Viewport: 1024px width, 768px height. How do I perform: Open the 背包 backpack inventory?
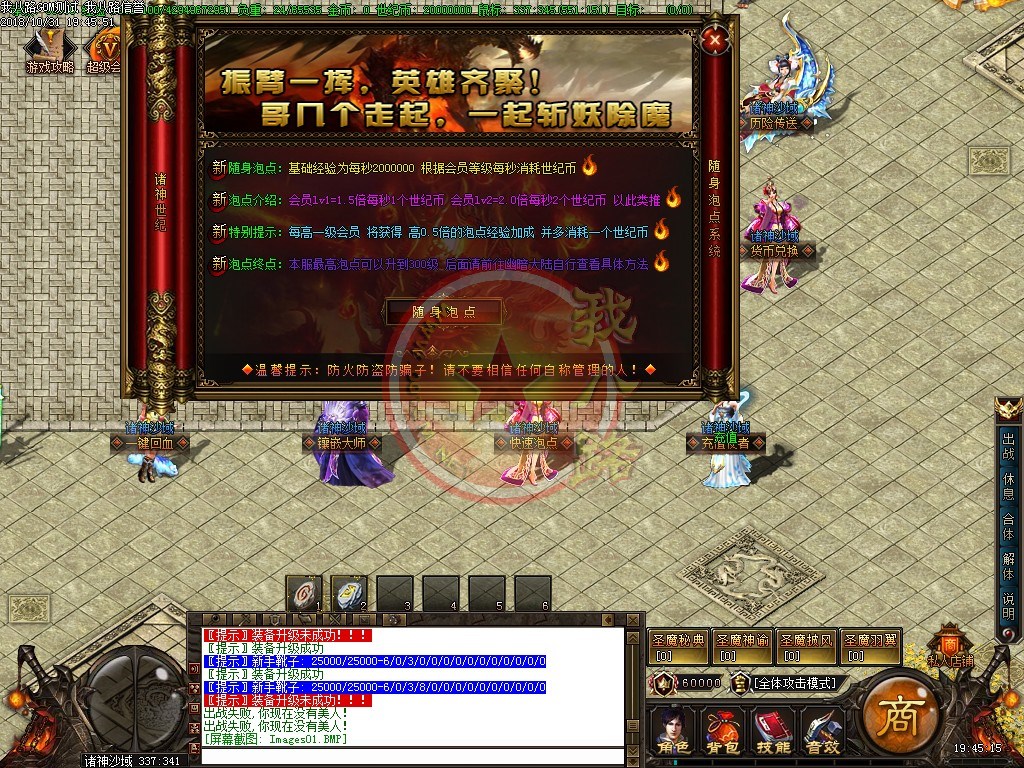click(x=722, y=730)
